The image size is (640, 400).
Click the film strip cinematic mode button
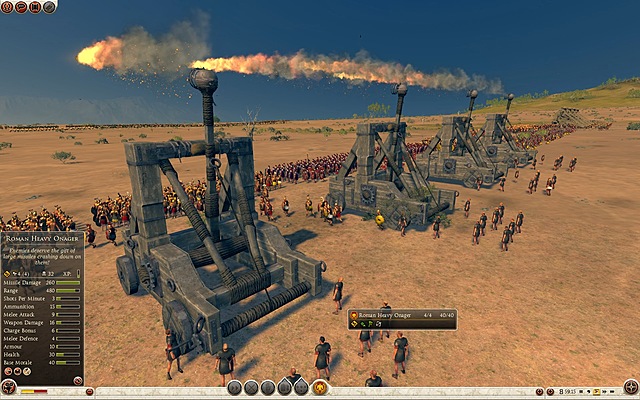(35, 6)
